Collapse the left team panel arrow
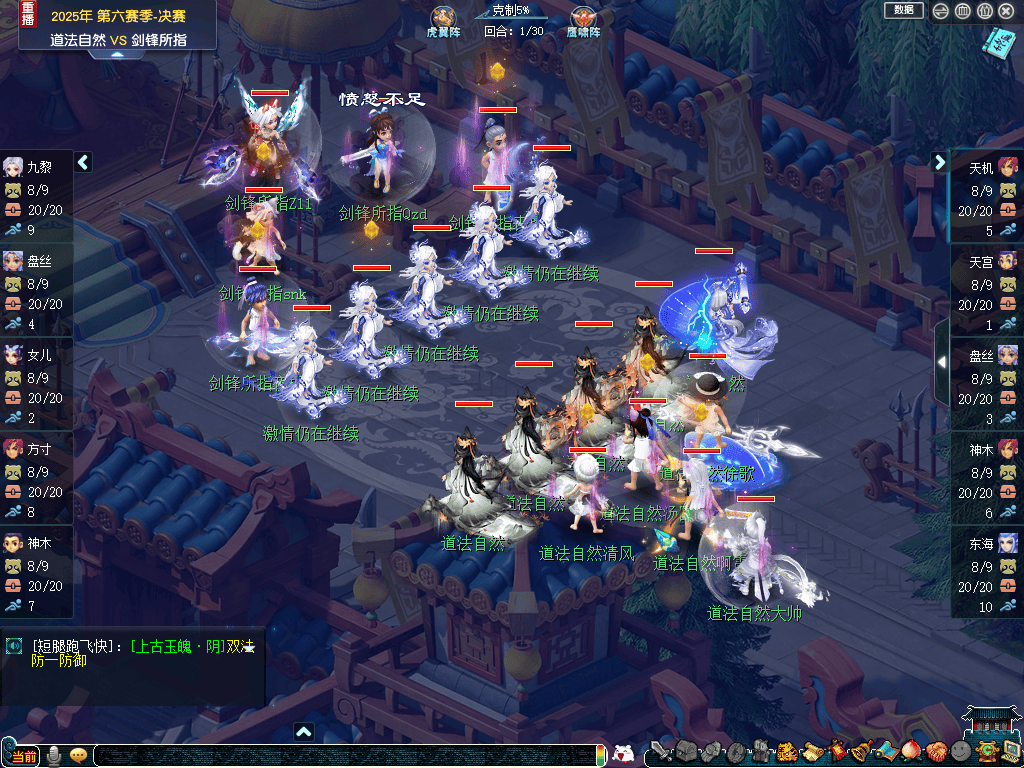The height and width of the screenshot is (768, 1024). [83, 162]
